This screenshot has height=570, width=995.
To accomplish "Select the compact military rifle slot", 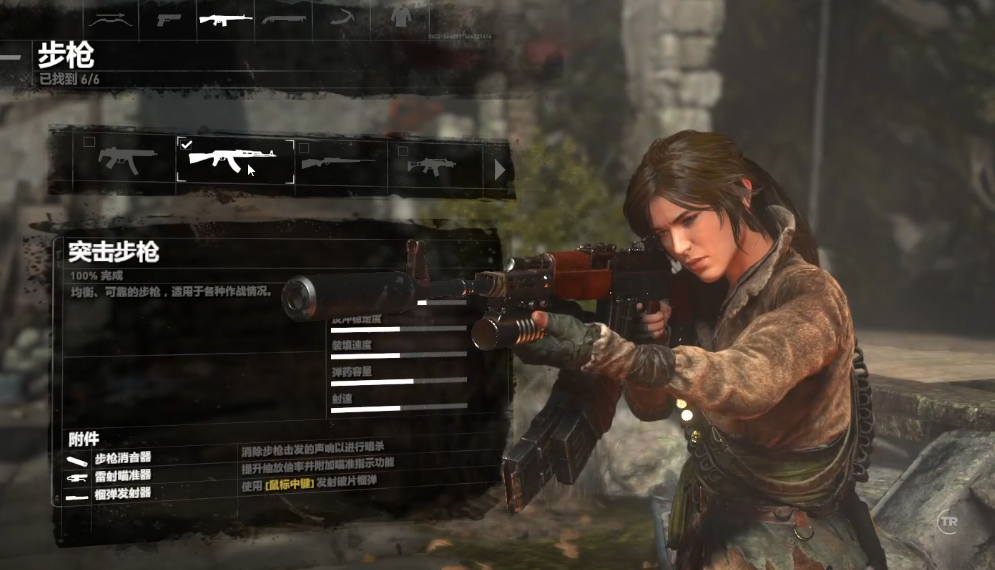I will tap(432, 163).
